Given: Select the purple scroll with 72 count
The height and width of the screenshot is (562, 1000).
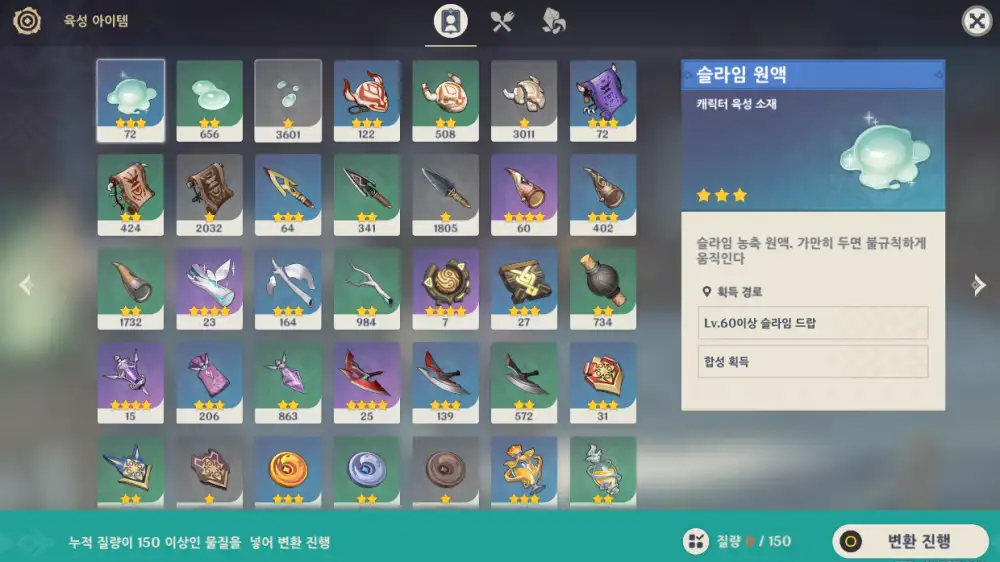Looking at the screenshot, I should coord(603,99).
